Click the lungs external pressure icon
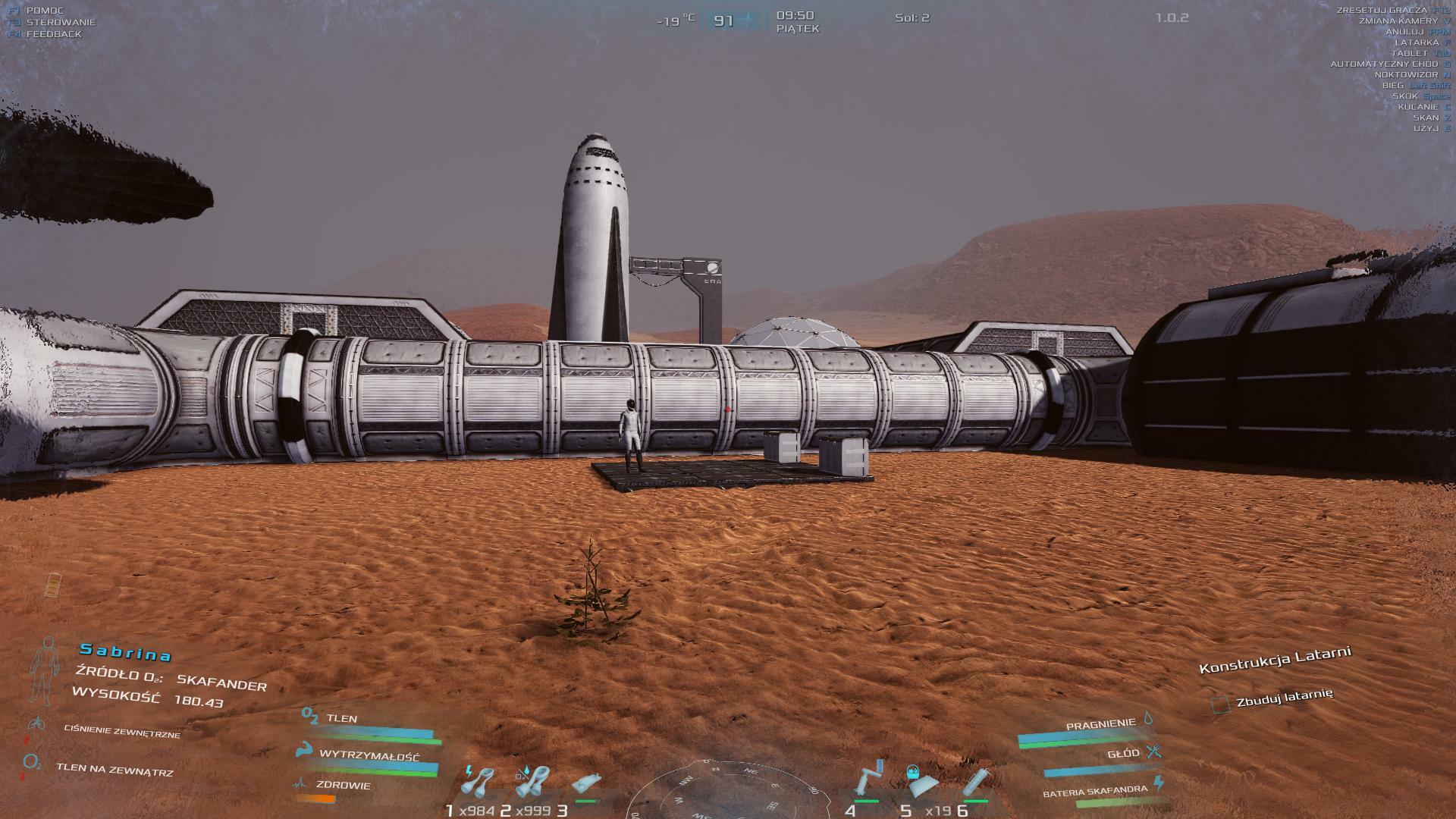Screen dimensions: 1456x819 pos(35,723)
